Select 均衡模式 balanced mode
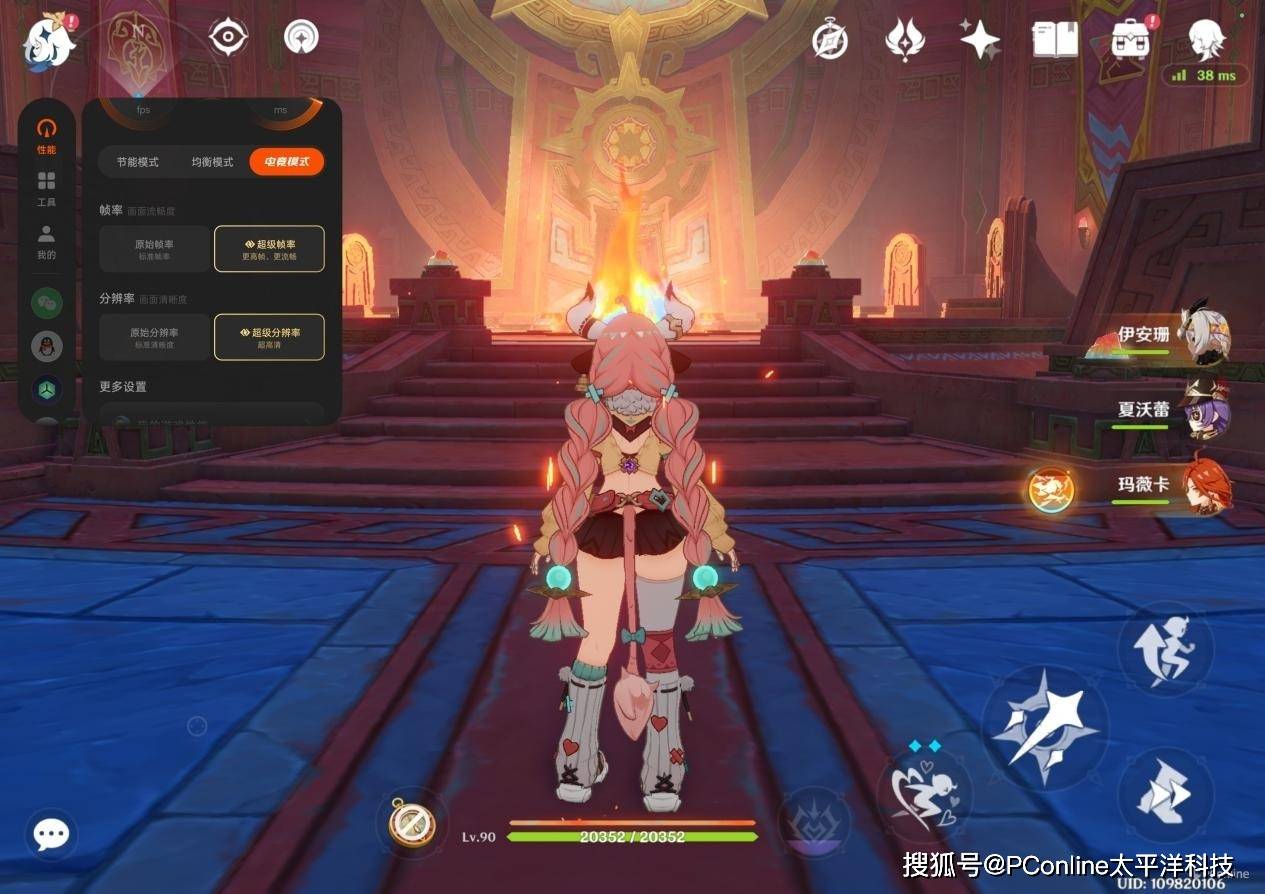This screenshot has width=1265, height=894. (x=212, y=162)
